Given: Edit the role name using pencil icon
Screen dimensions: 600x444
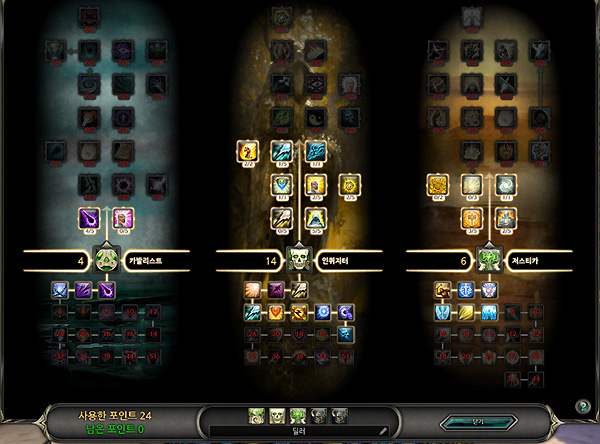Looking at the screenshot, I should click(x=382, y=430).
